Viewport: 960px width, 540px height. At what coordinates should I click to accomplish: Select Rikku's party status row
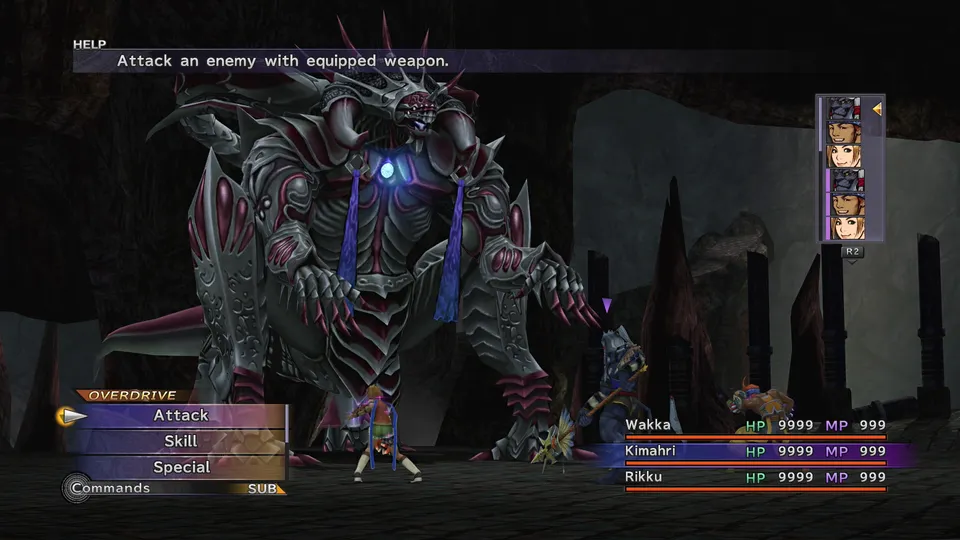[755, 478]
